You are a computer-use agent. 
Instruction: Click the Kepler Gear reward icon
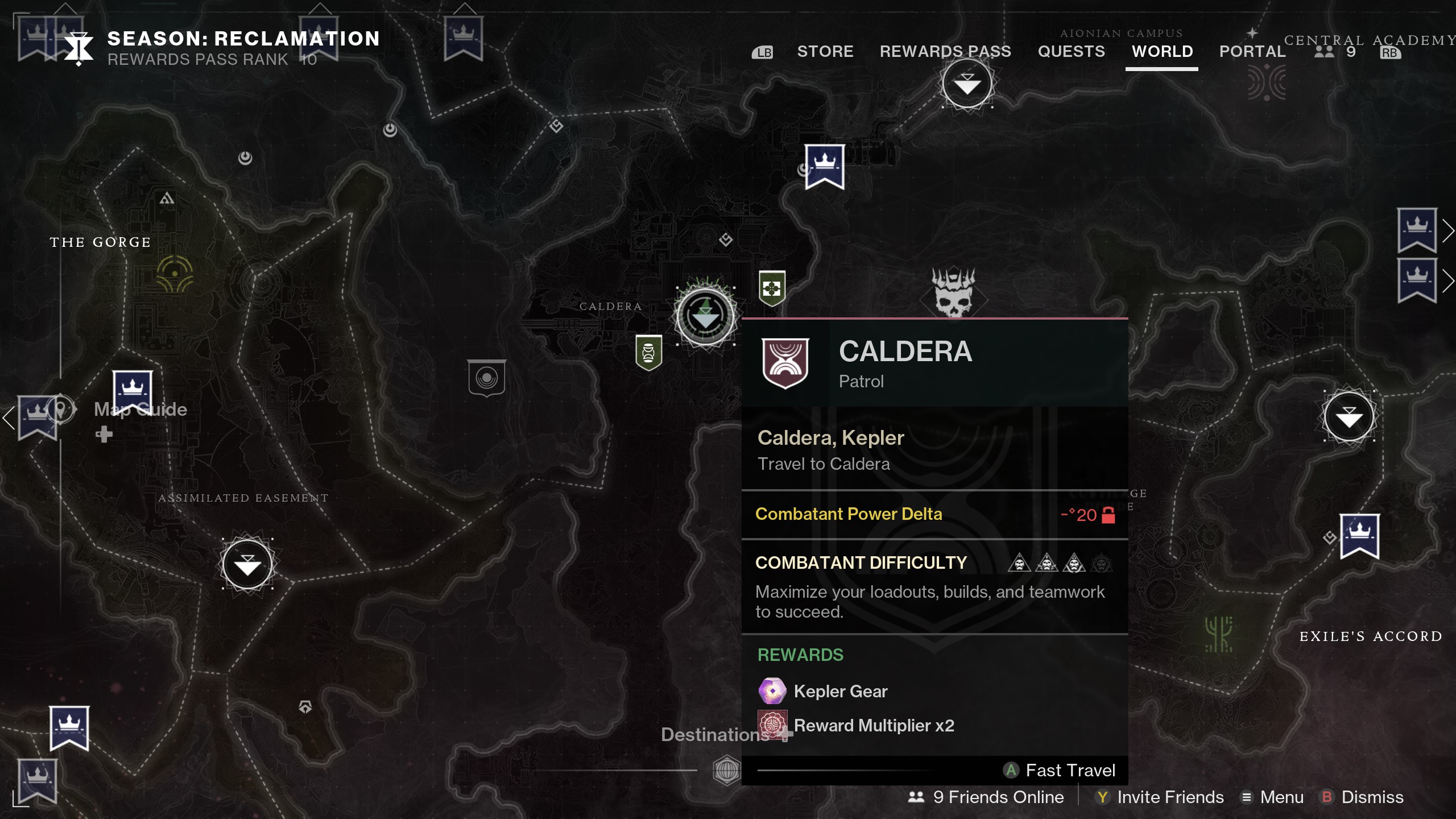(772, 691)
